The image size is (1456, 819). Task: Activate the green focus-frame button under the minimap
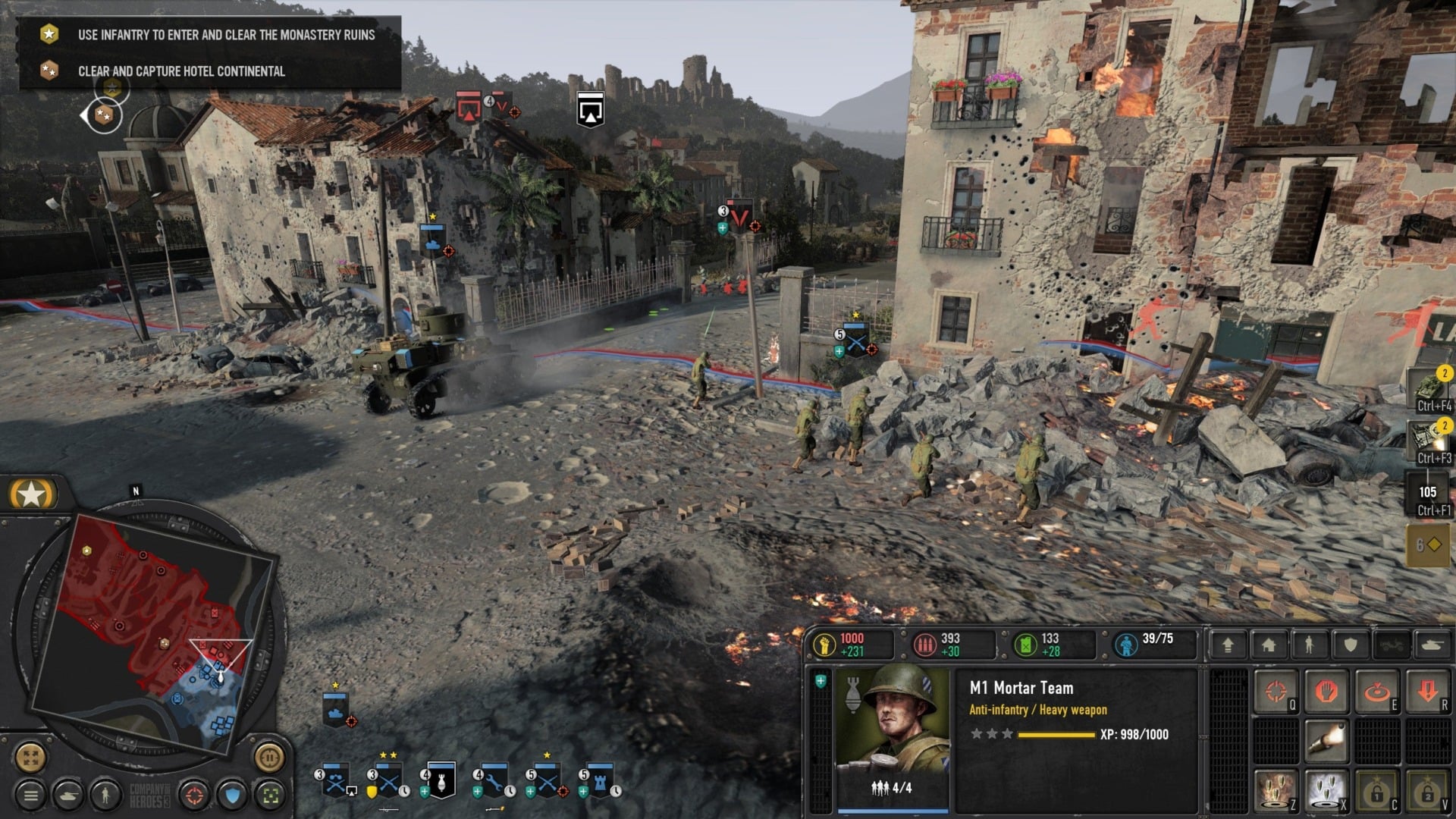270,795
